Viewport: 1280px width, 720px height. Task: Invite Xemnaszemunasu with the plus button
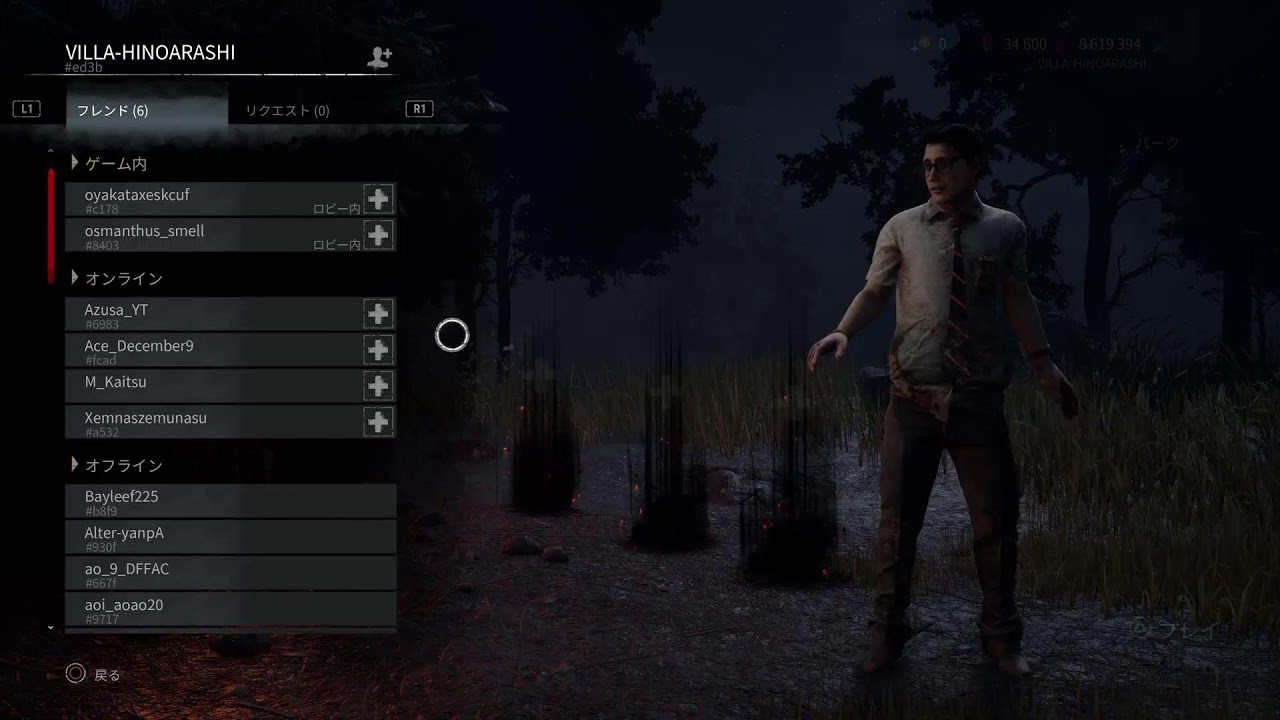pos(378,422)
